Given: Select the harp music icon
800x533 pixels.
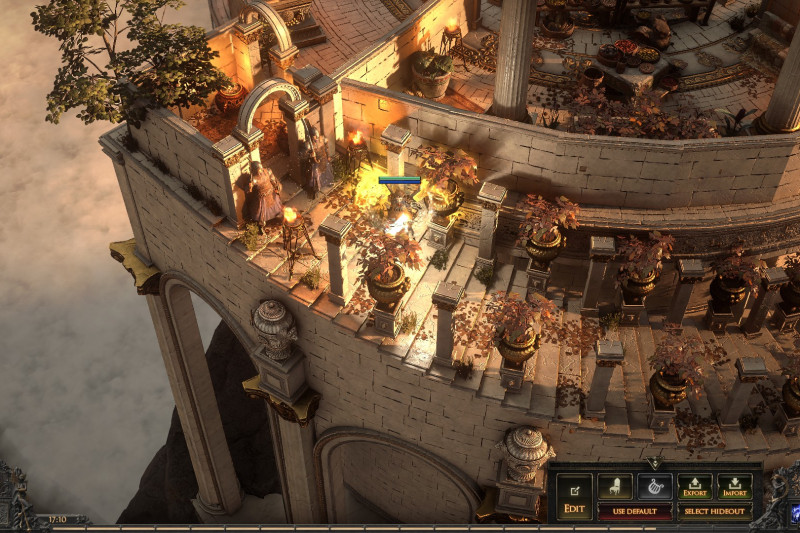Looking at the screenshot, I should 655,488.
